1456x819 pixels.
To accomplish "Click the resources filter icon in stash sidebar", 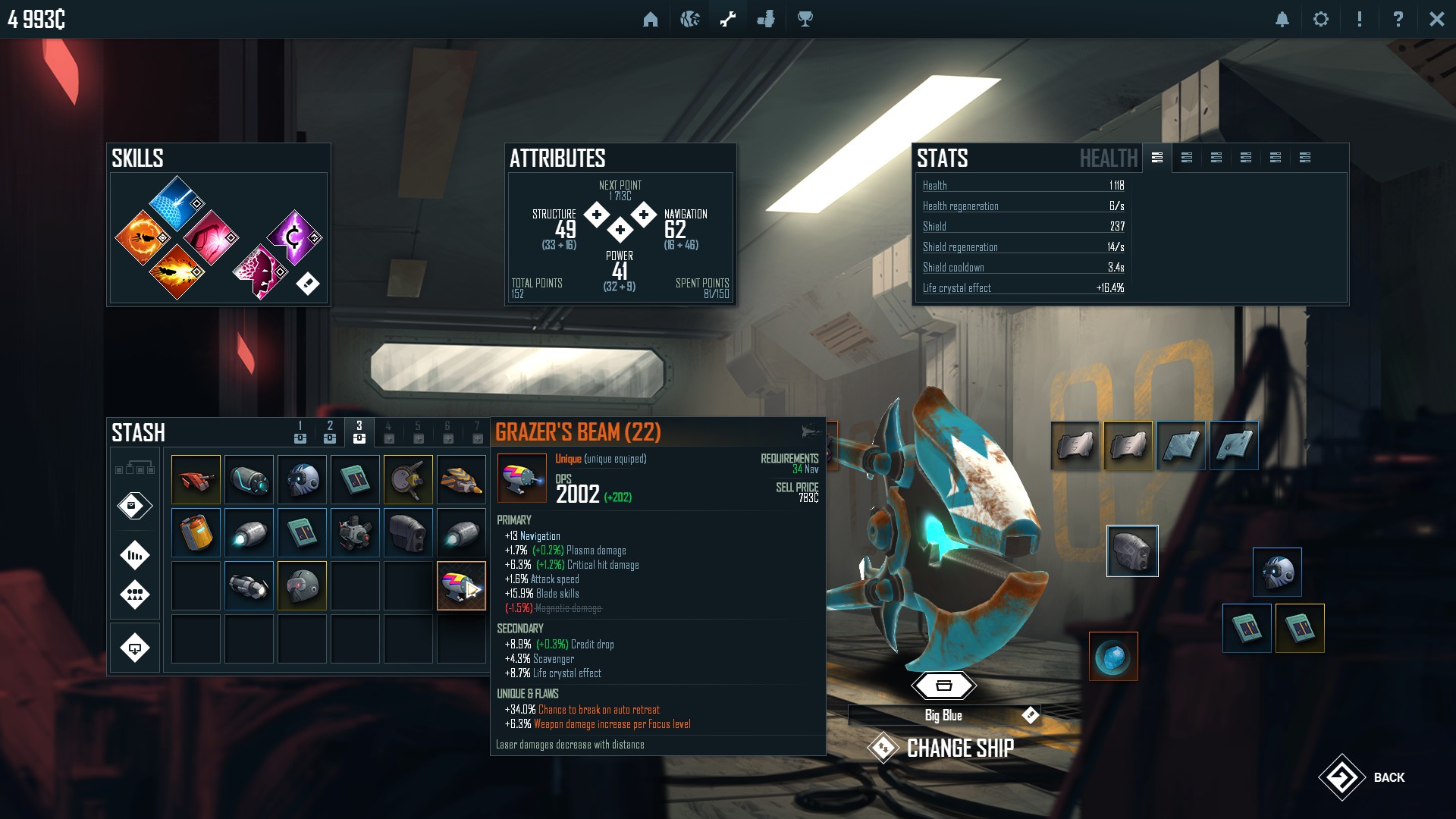I will pos(135,555).
